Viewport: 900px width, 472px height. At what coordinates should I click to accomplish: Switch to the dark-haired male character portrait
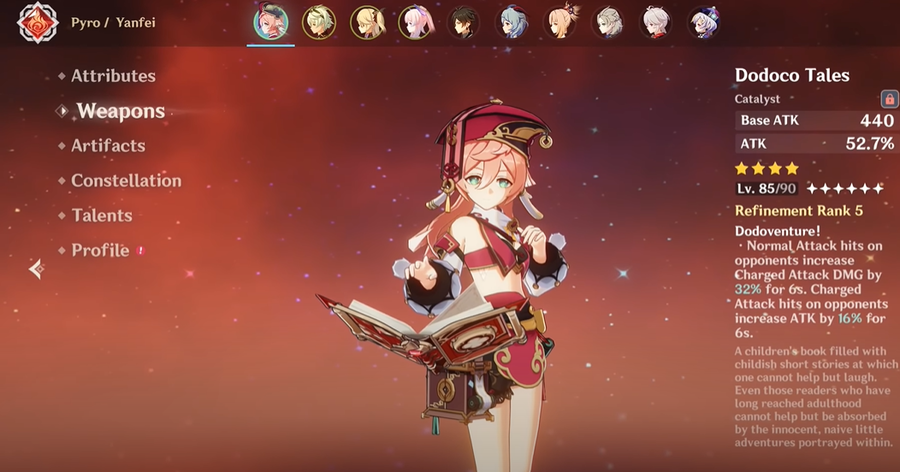click(464, 22)
